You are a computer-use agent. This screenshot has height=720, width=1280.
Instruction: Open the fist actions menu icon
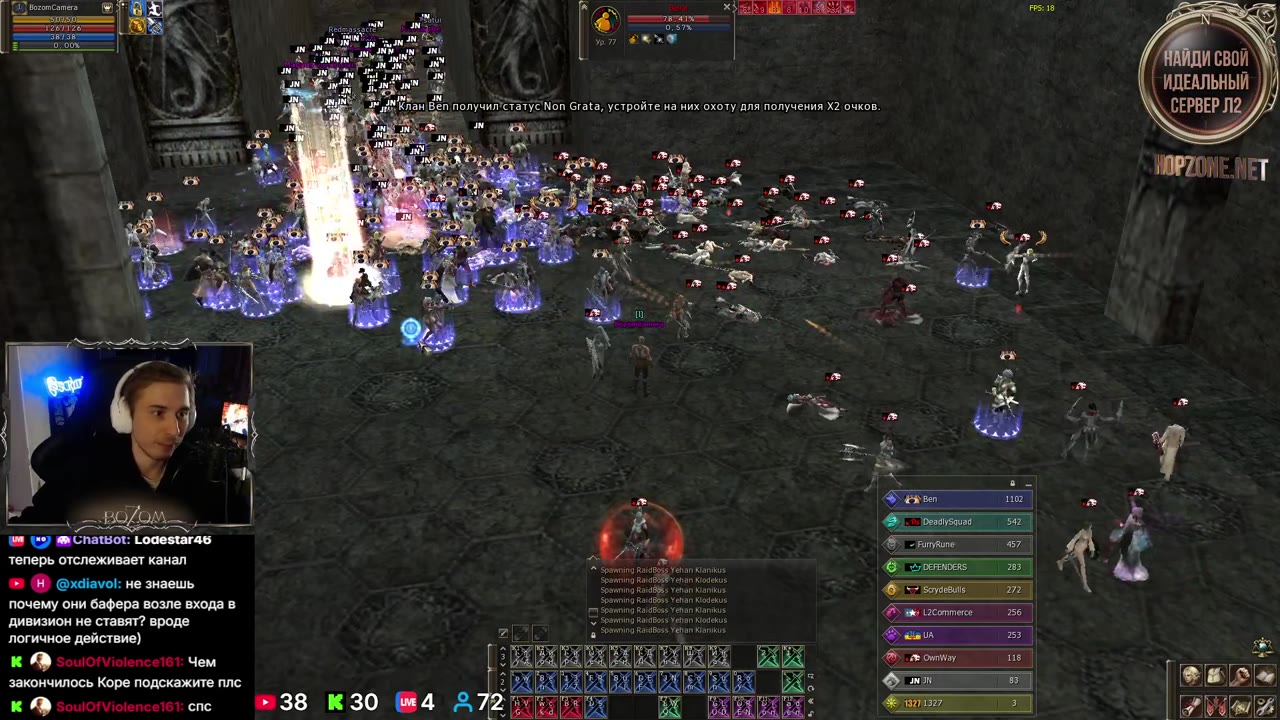click(x=1240, y=676)
